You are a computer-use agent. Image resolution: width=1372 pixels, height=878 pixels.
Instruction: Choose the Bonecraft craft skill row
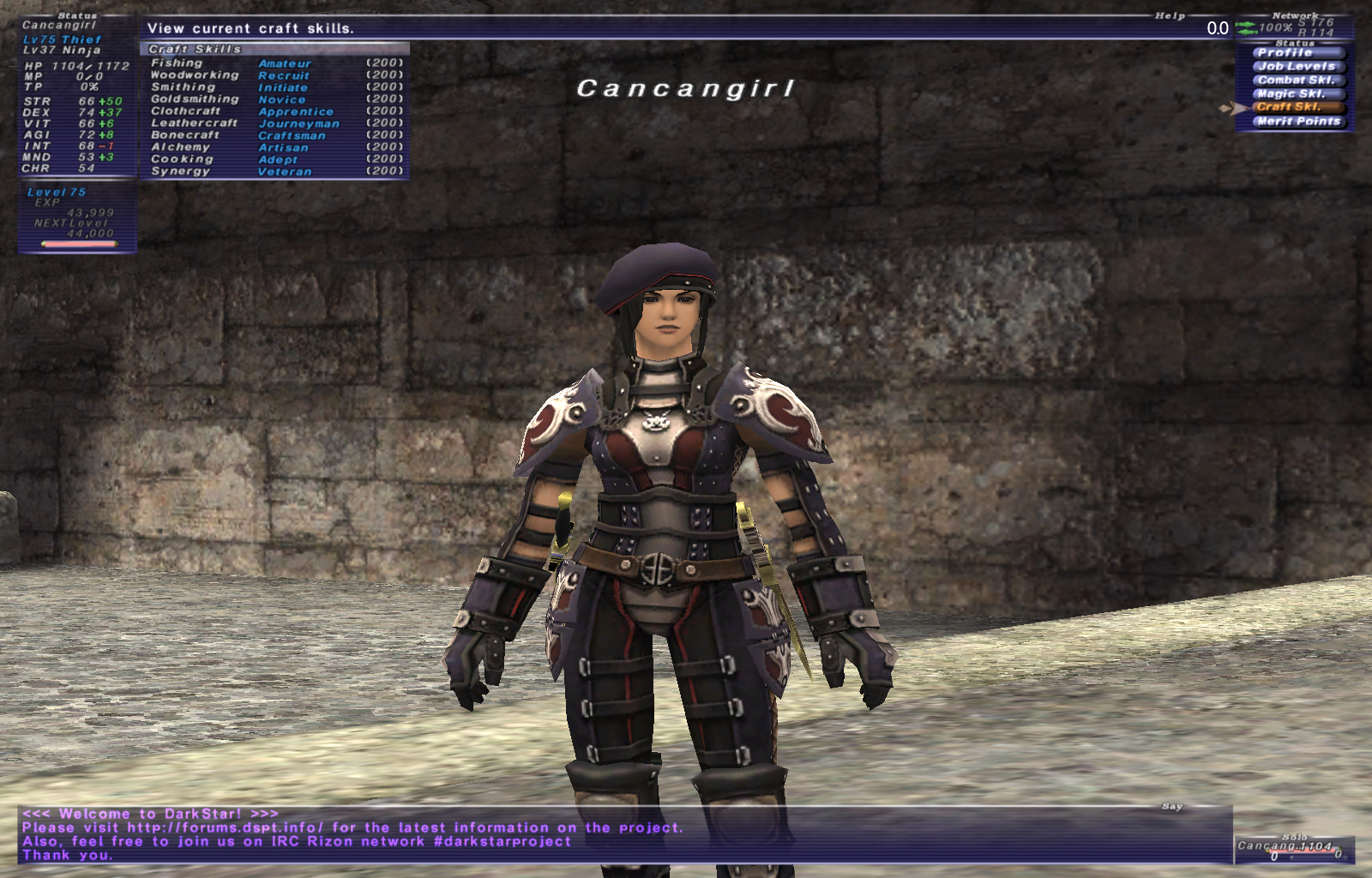(x=274, y=135)
